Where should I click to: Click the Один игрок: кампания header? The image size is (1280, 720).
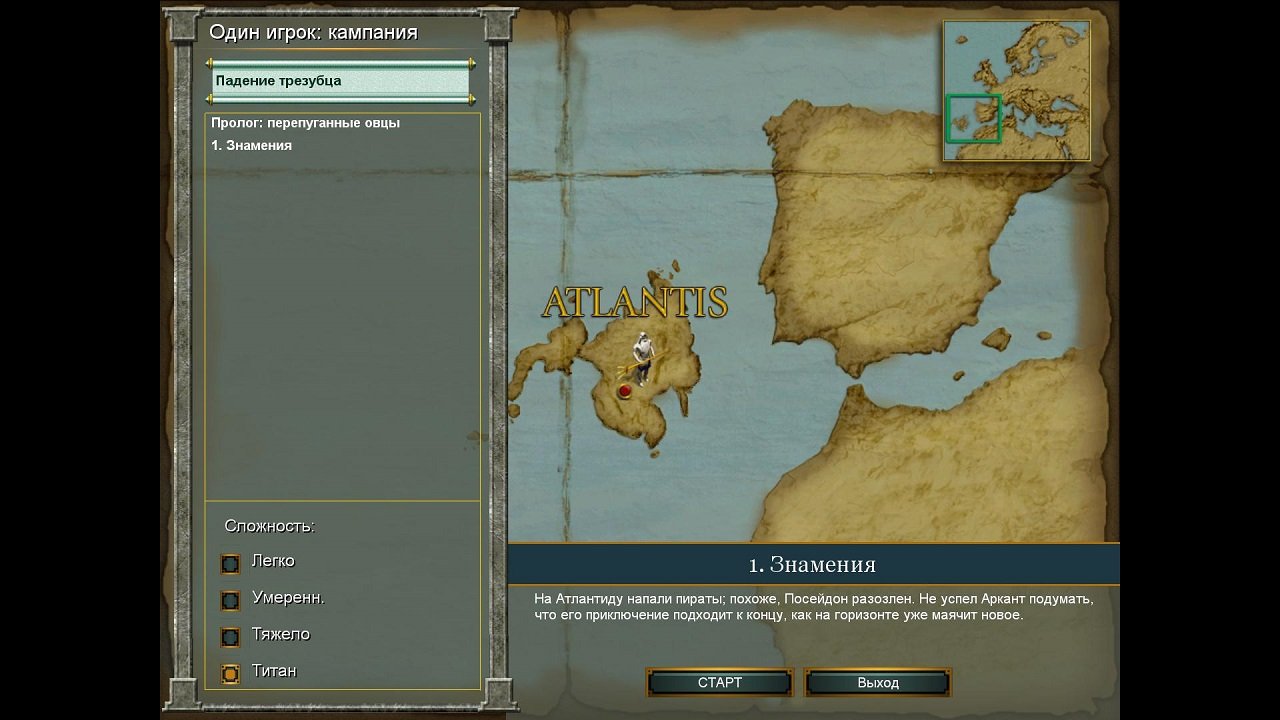coord(314,32)
